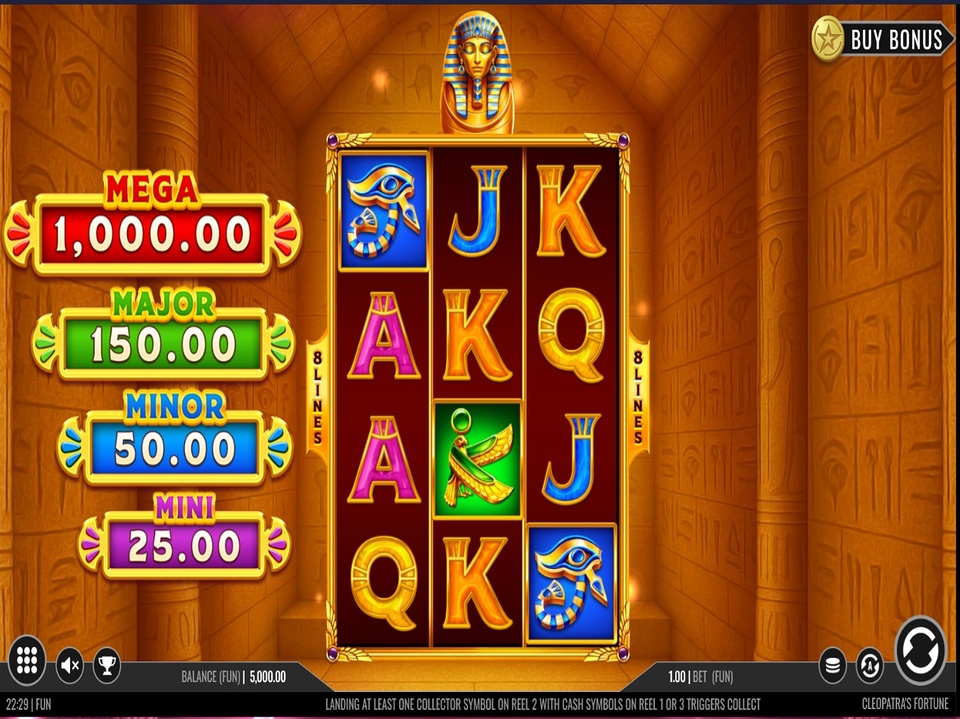The height and width of the screenshot is (719, 960).
Task: Open the autoplay settings
Action: [x=869, y=664]
